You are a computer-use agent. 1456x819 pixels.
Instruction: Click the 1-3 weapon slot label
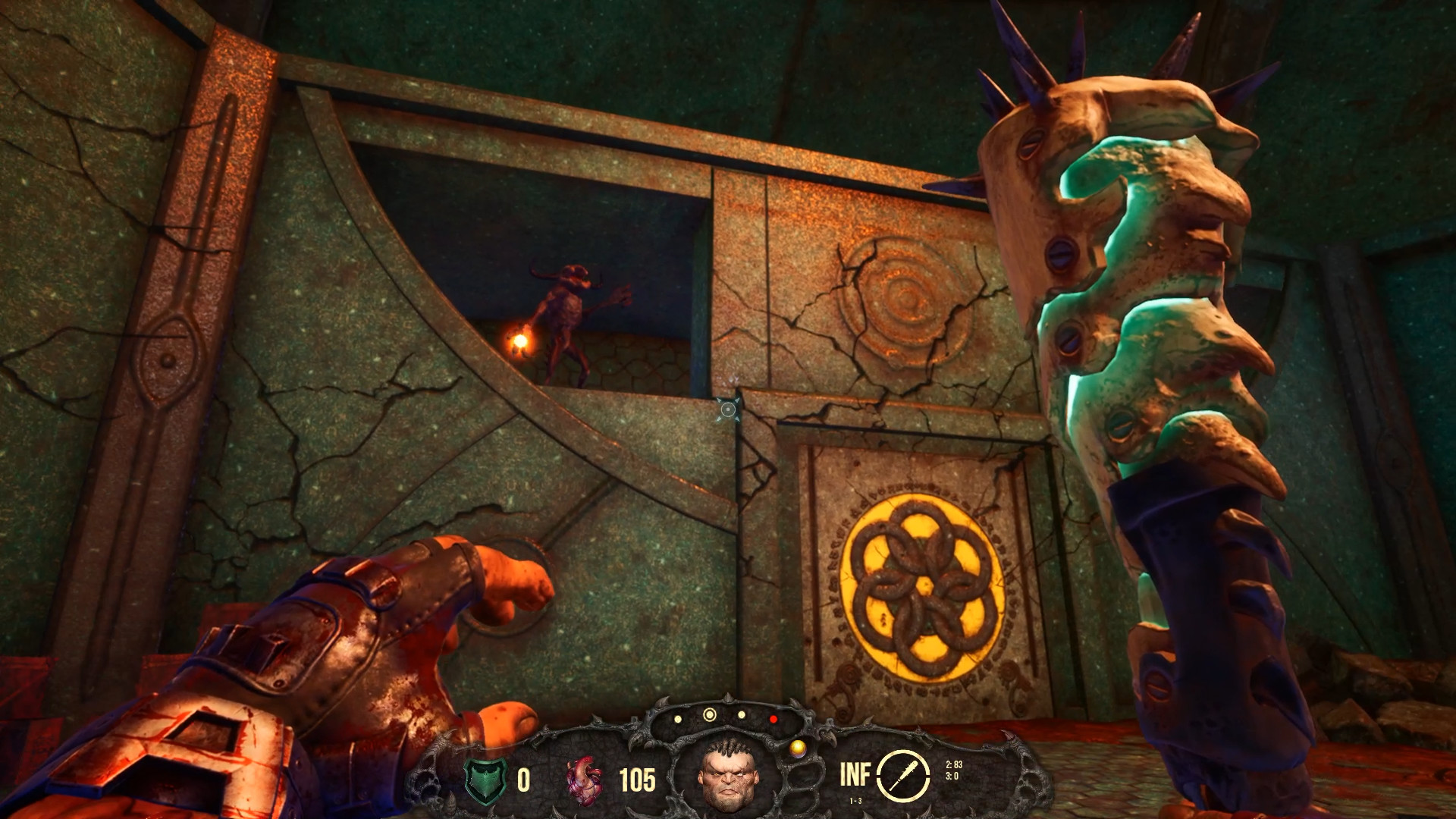pos(856,800)
